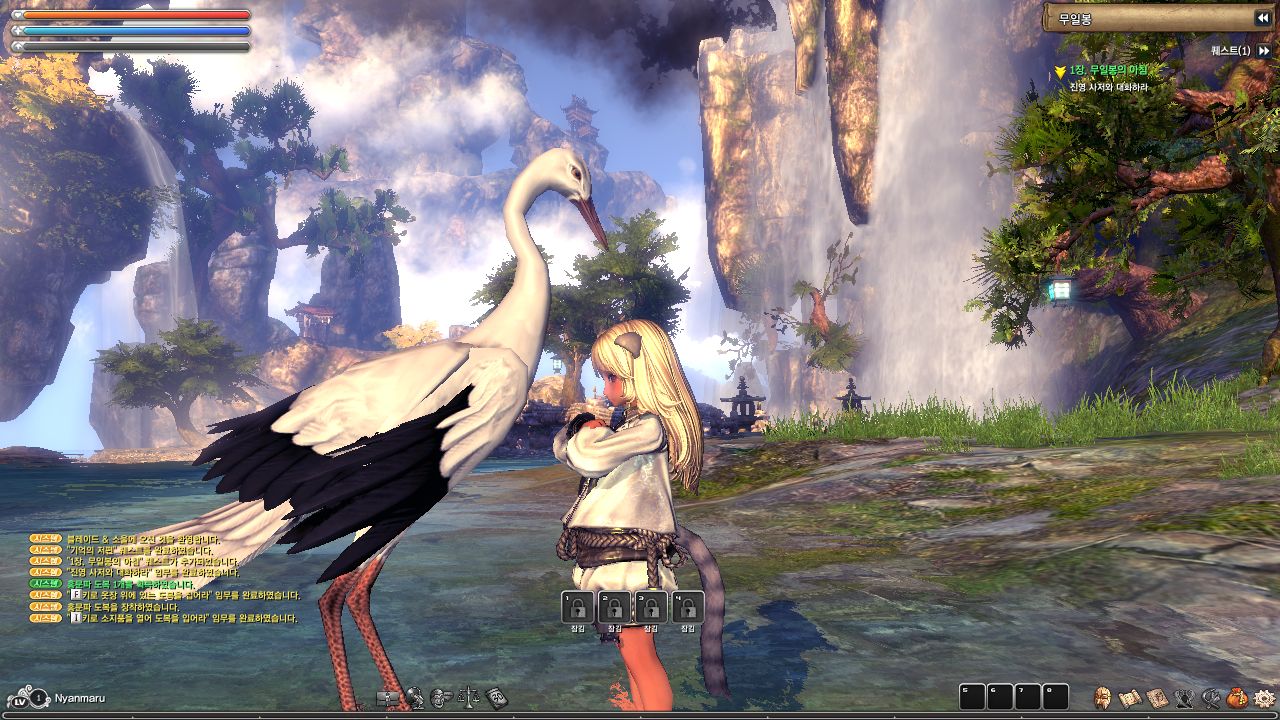Open the scroll map icon
The height and width of the screenshot is (720, 1280).
(x=1130, y=697)
